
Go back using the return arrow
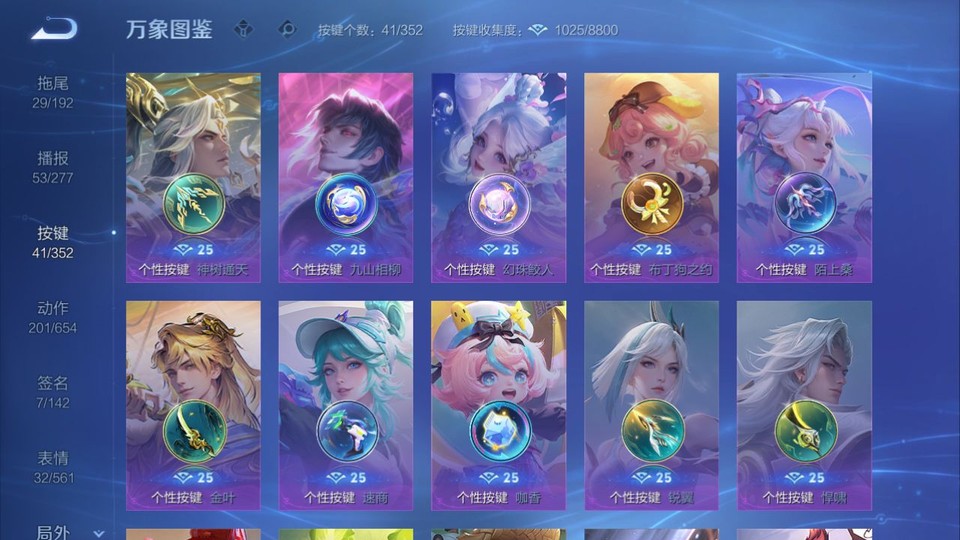click(x=54, y=29)
